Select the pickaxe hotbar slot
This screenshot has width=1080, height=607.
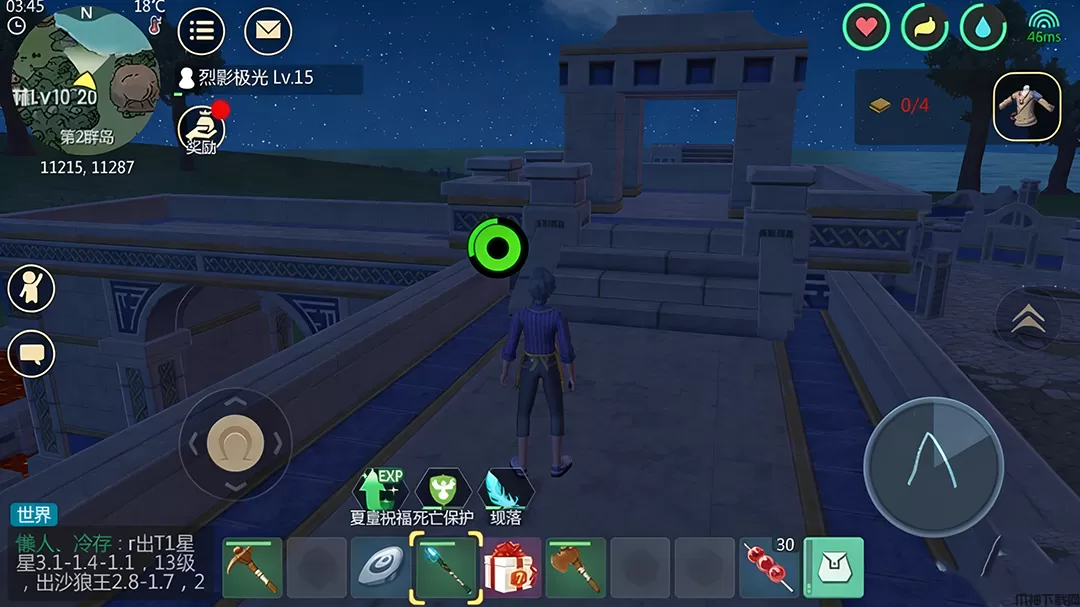point(252,568)
